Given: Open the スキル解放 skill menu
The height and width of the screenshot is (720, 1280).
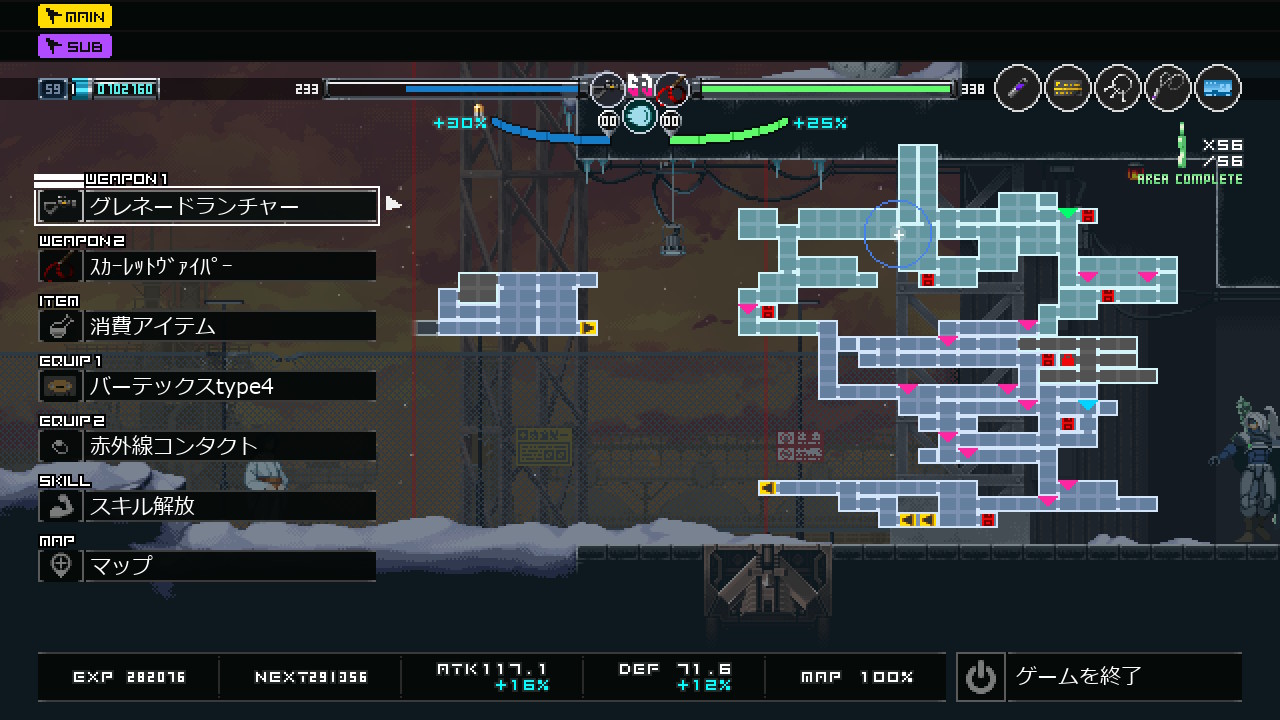Looking at the screenshot, I should pos(207,506).
